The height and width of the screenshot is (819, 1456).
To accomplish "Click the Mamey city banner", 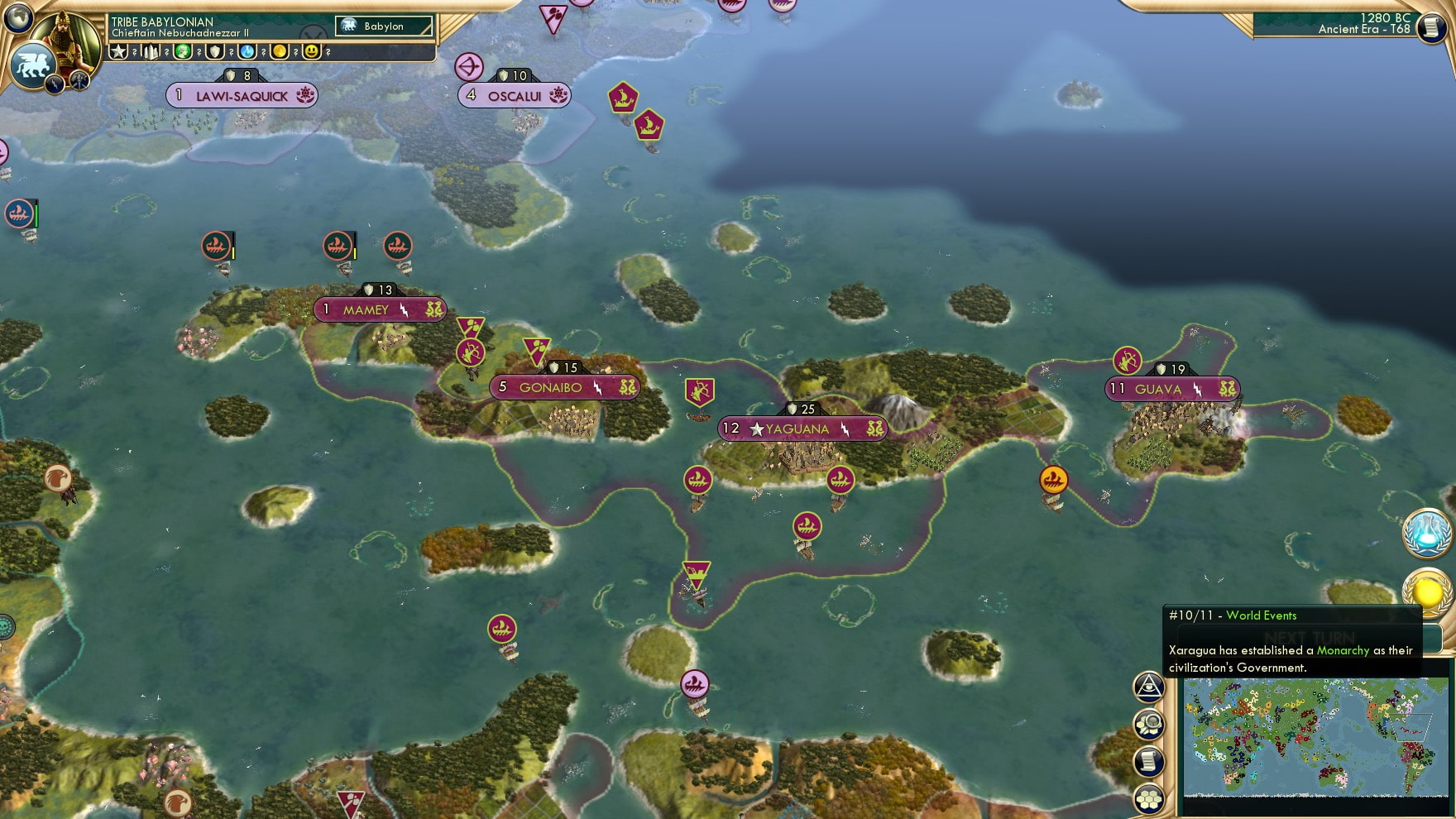I will point(379,310).
